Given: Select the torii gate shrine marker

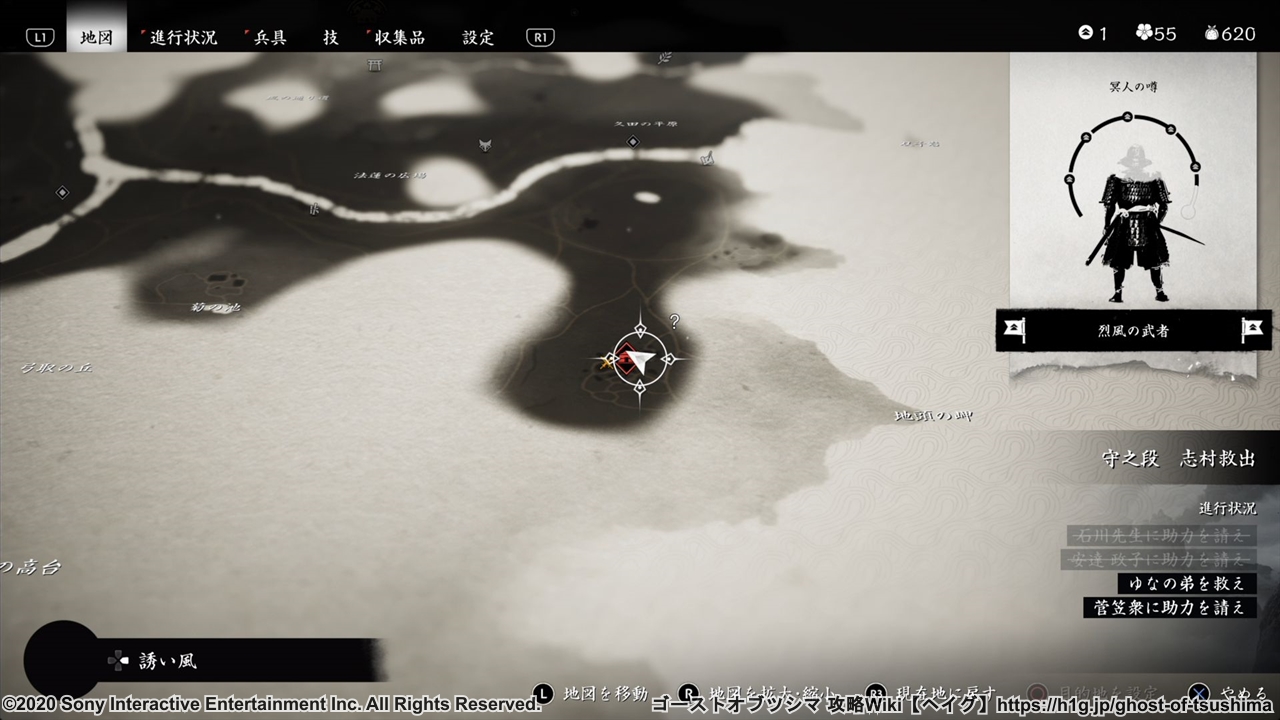Looking at the screenshot, I should (x=375, y=65).
